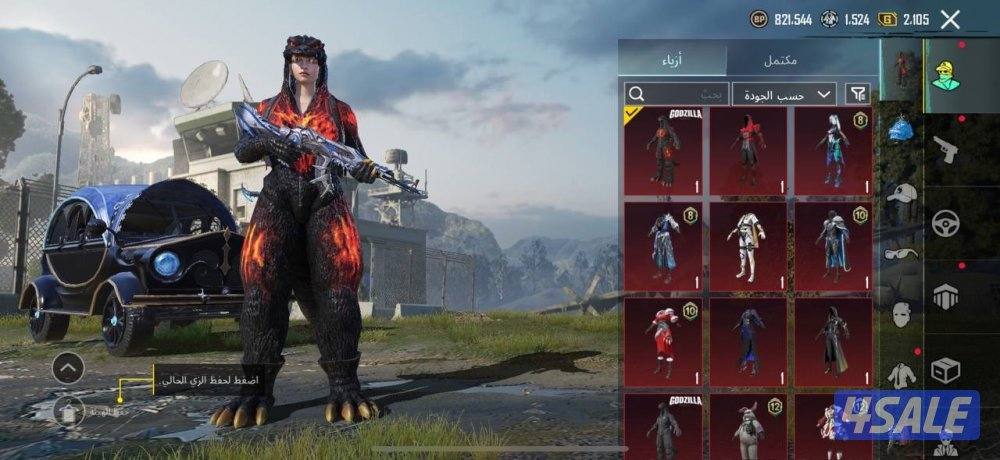The height and width of the screenshot is (460, 1000).
Task: Close the wardrobe with the X button
Action: tap(950, 19)
